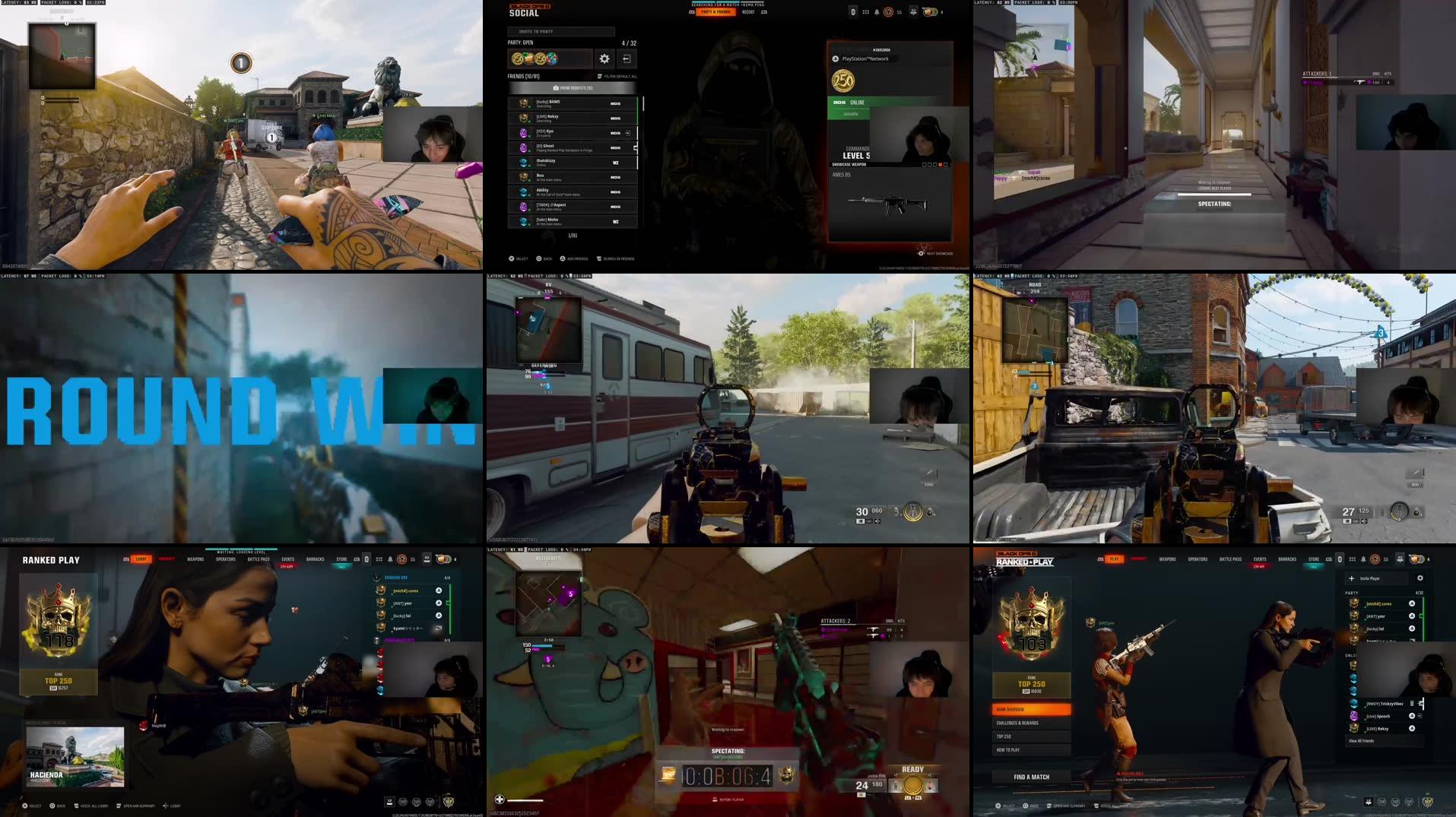Toggle the Ready indicator while spectating
The width and height of the screenshot is (1456, 817).
coord(912,769)
